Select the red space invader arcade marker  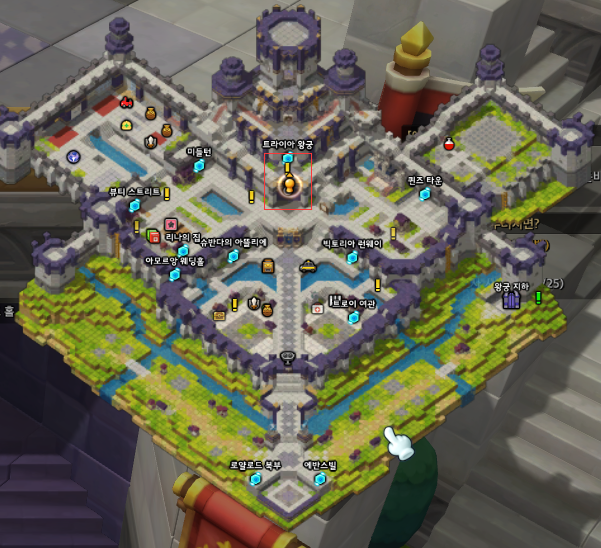[127, 102]
